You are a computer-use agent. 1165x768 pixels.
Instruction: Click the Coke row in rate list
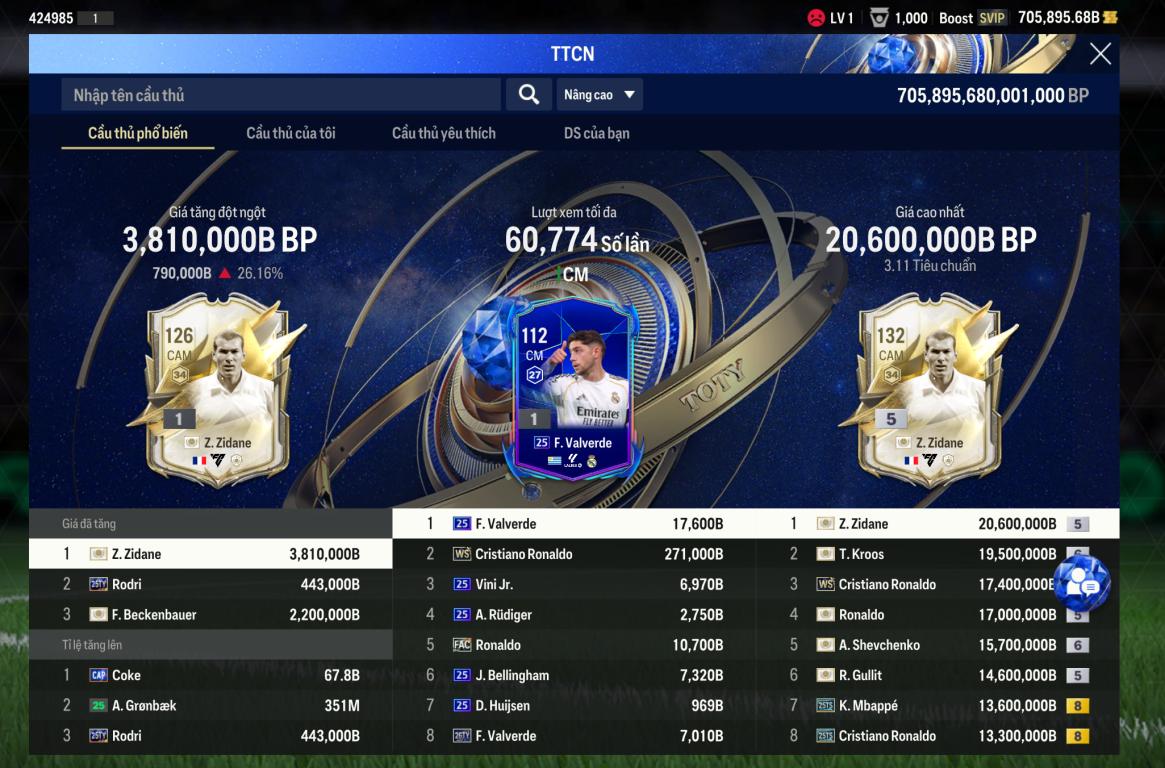click(210, 675)
